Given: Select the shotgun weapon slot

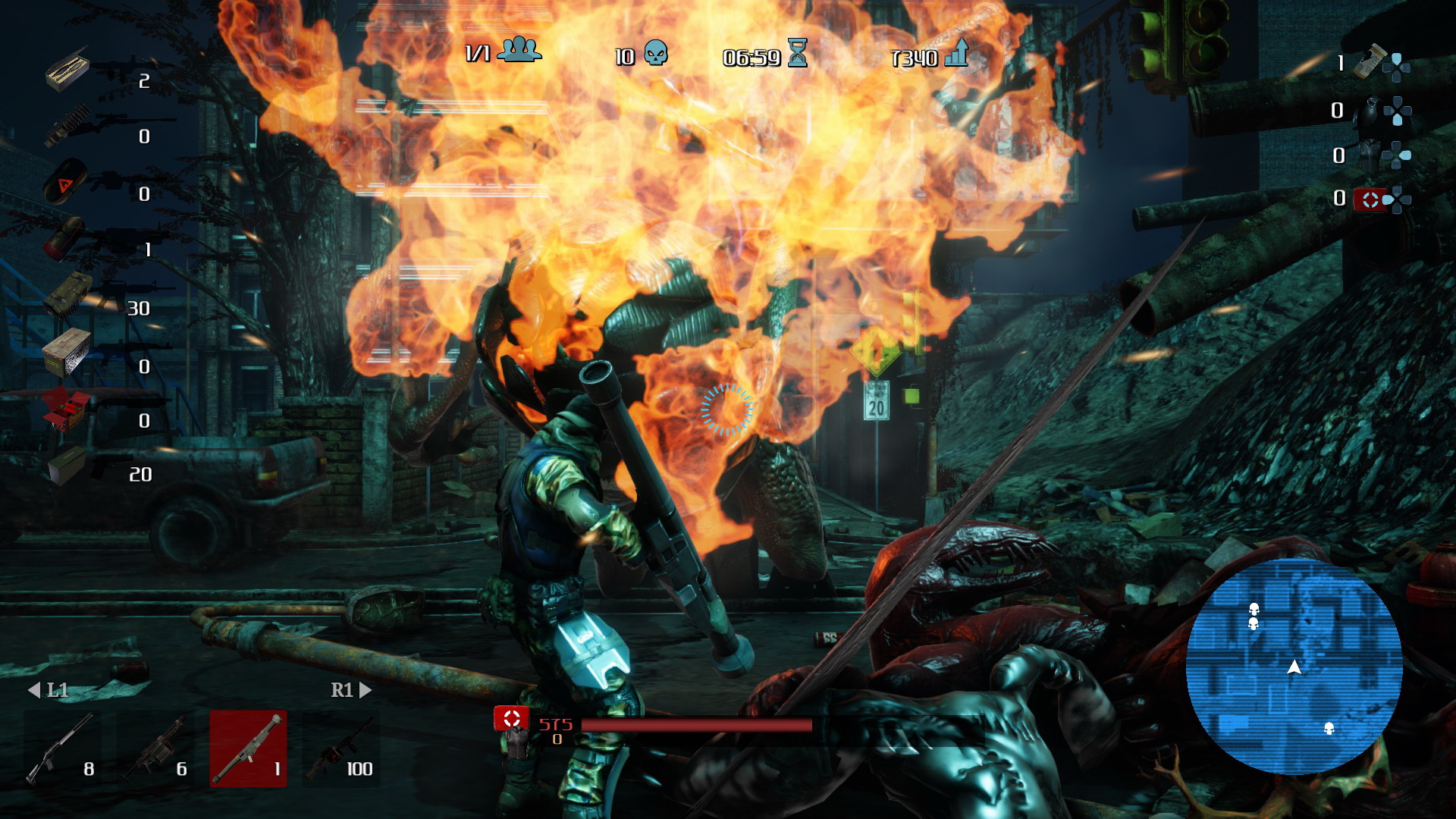Looking at the screenshot, I should [62, 749].
